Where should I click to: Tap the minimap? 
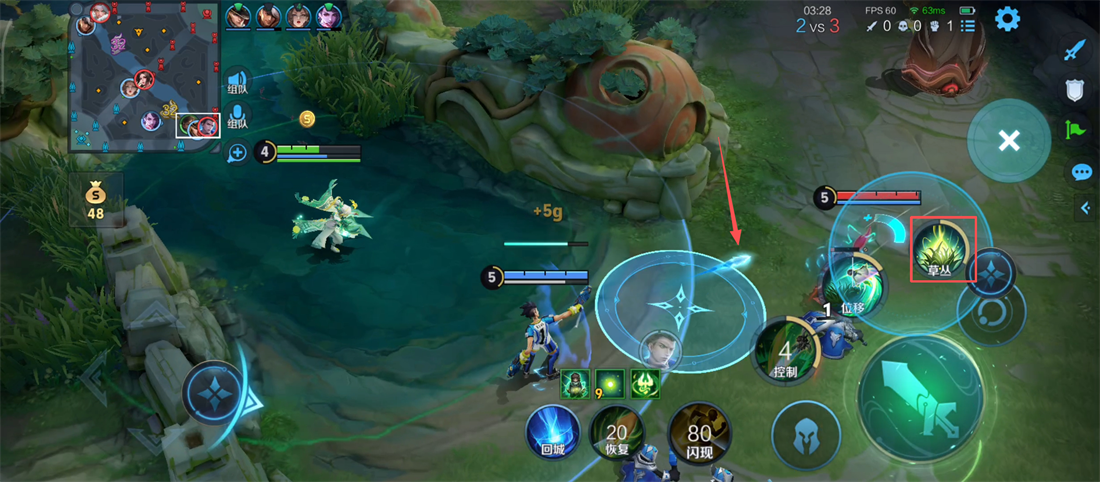coord(145,77)
